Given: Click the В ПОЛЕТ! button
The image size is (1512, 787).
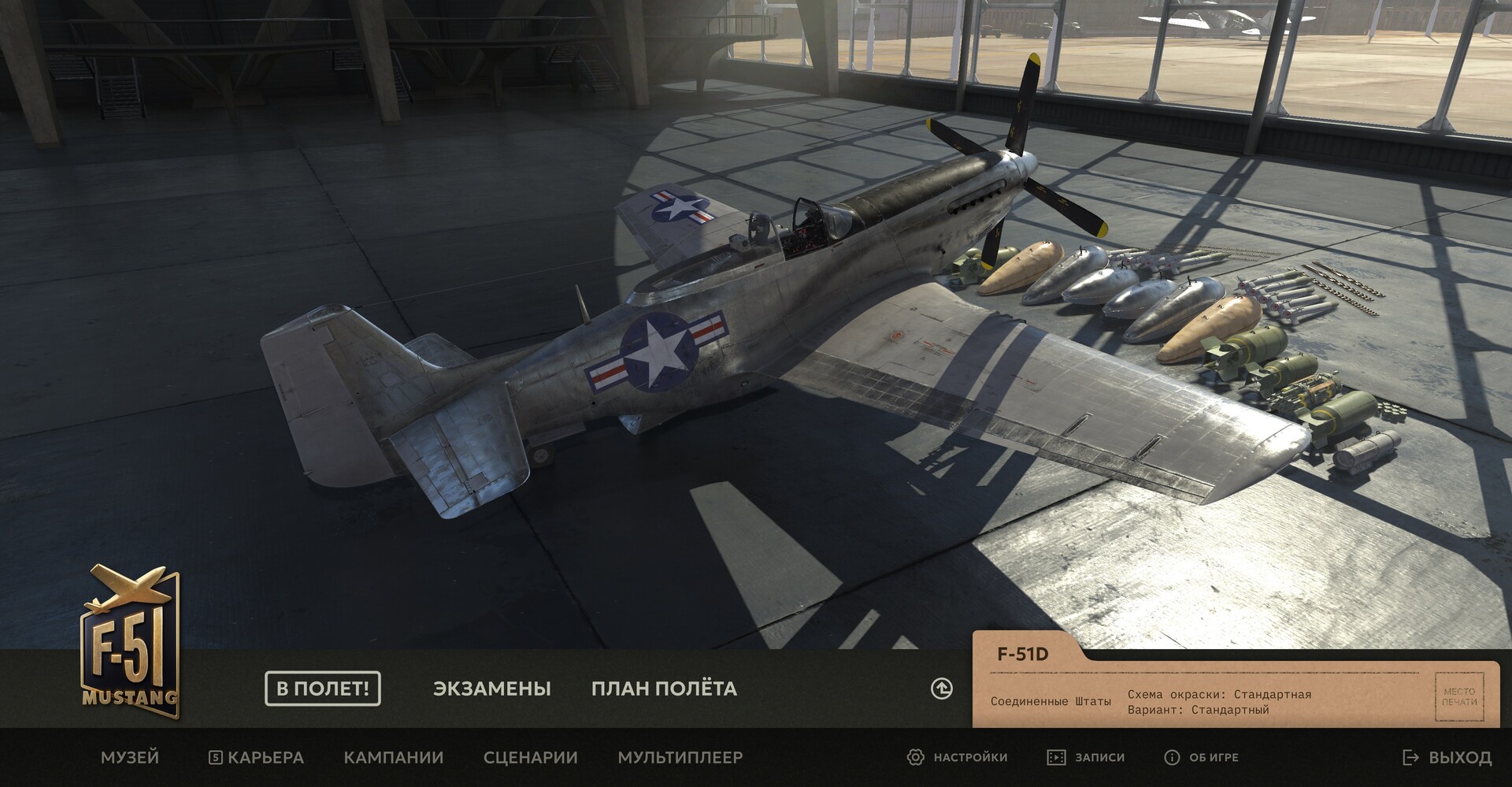Looking at the screenshot, I should [323, 689].
